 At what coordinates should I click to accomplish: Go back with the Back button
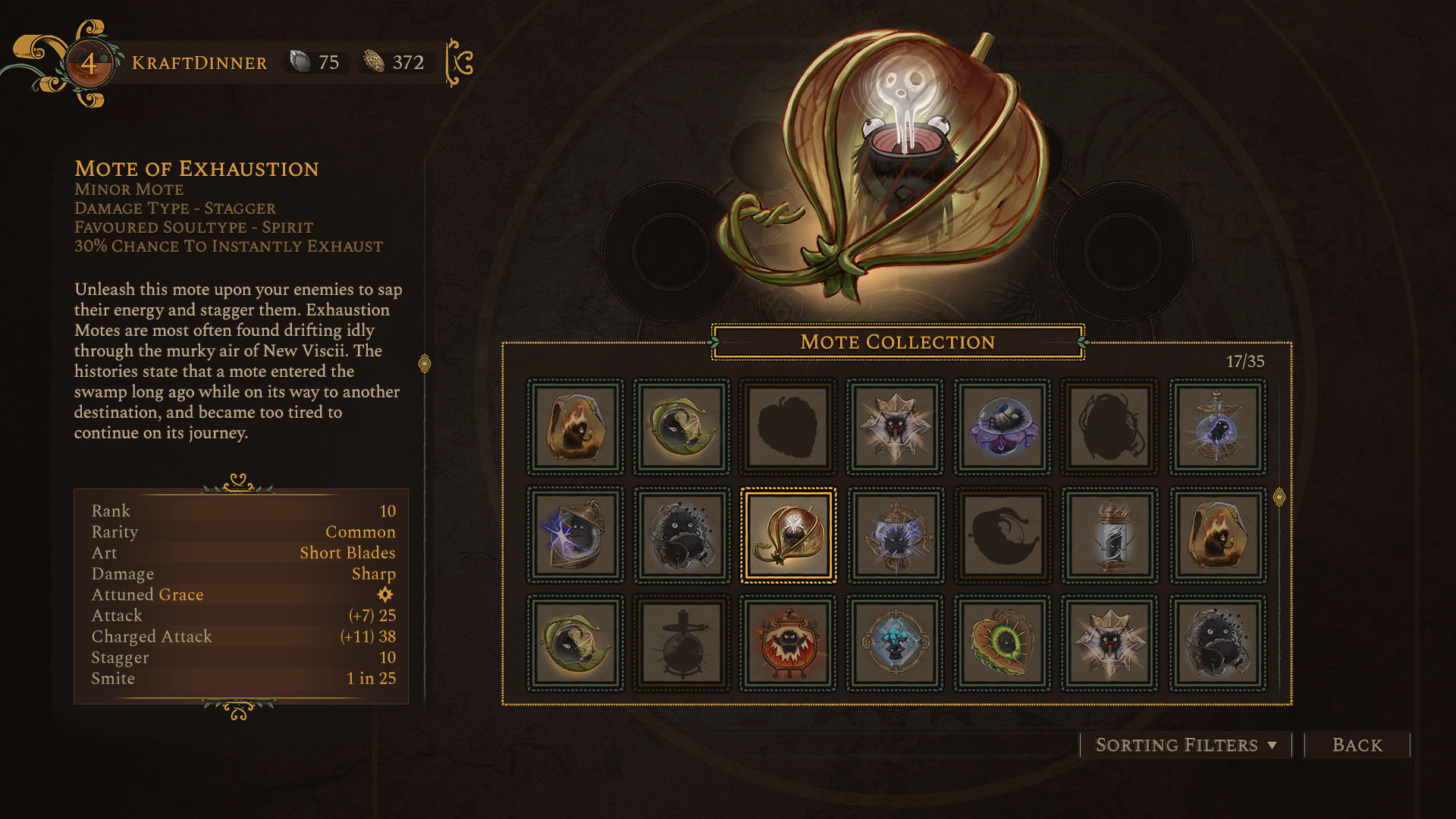coord(1357,745)
